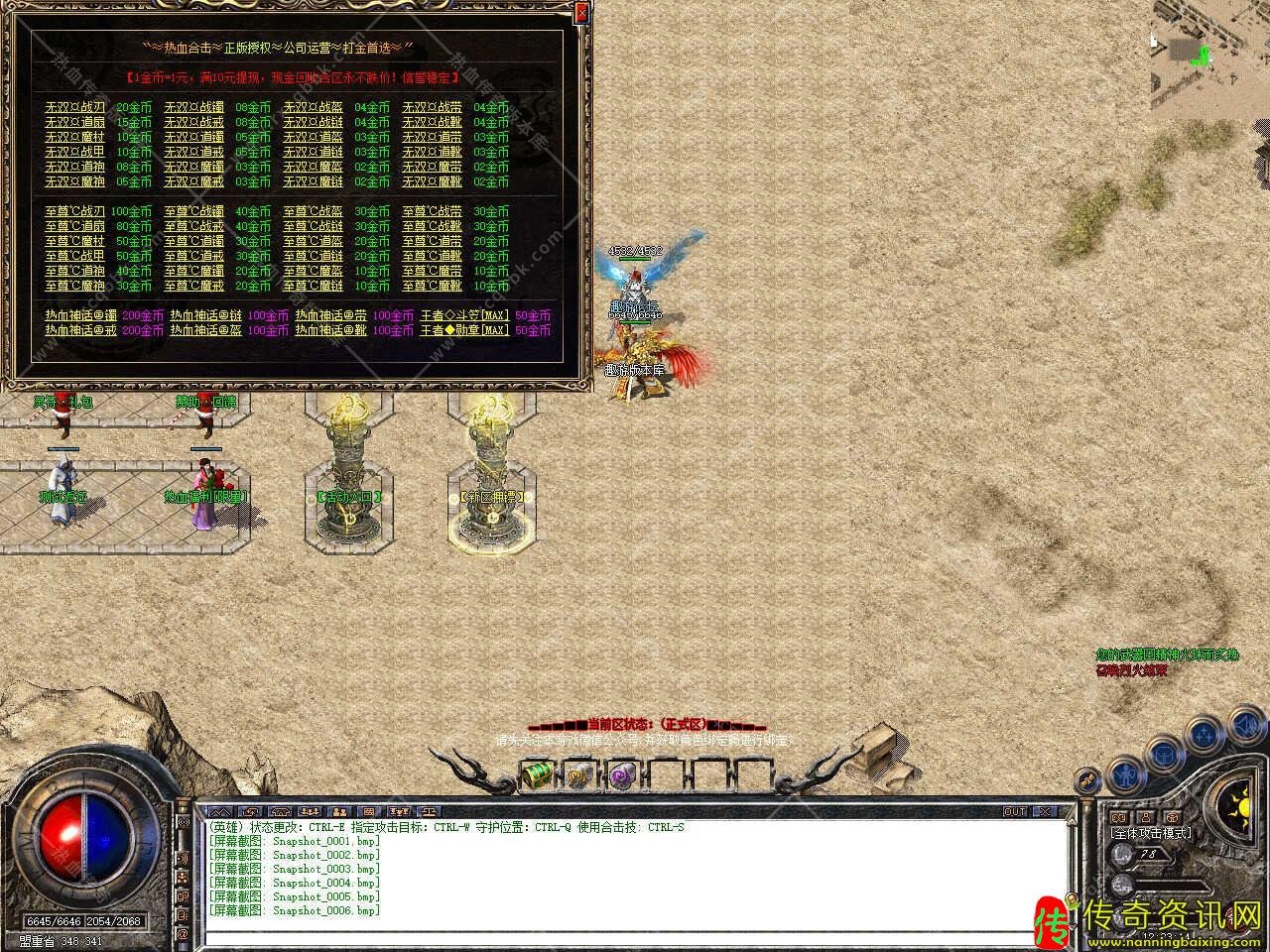Use the scroll item in belt slot
Viewport: 1270px width, 952px height.
pos(579,773)
